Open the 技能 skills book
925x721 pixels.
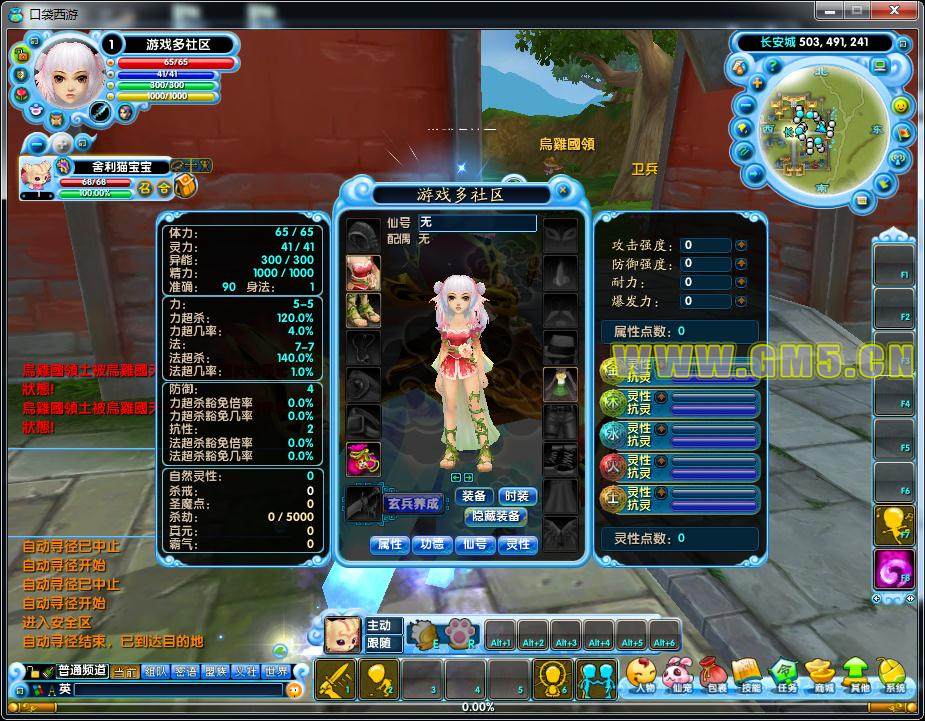point(750,674)
